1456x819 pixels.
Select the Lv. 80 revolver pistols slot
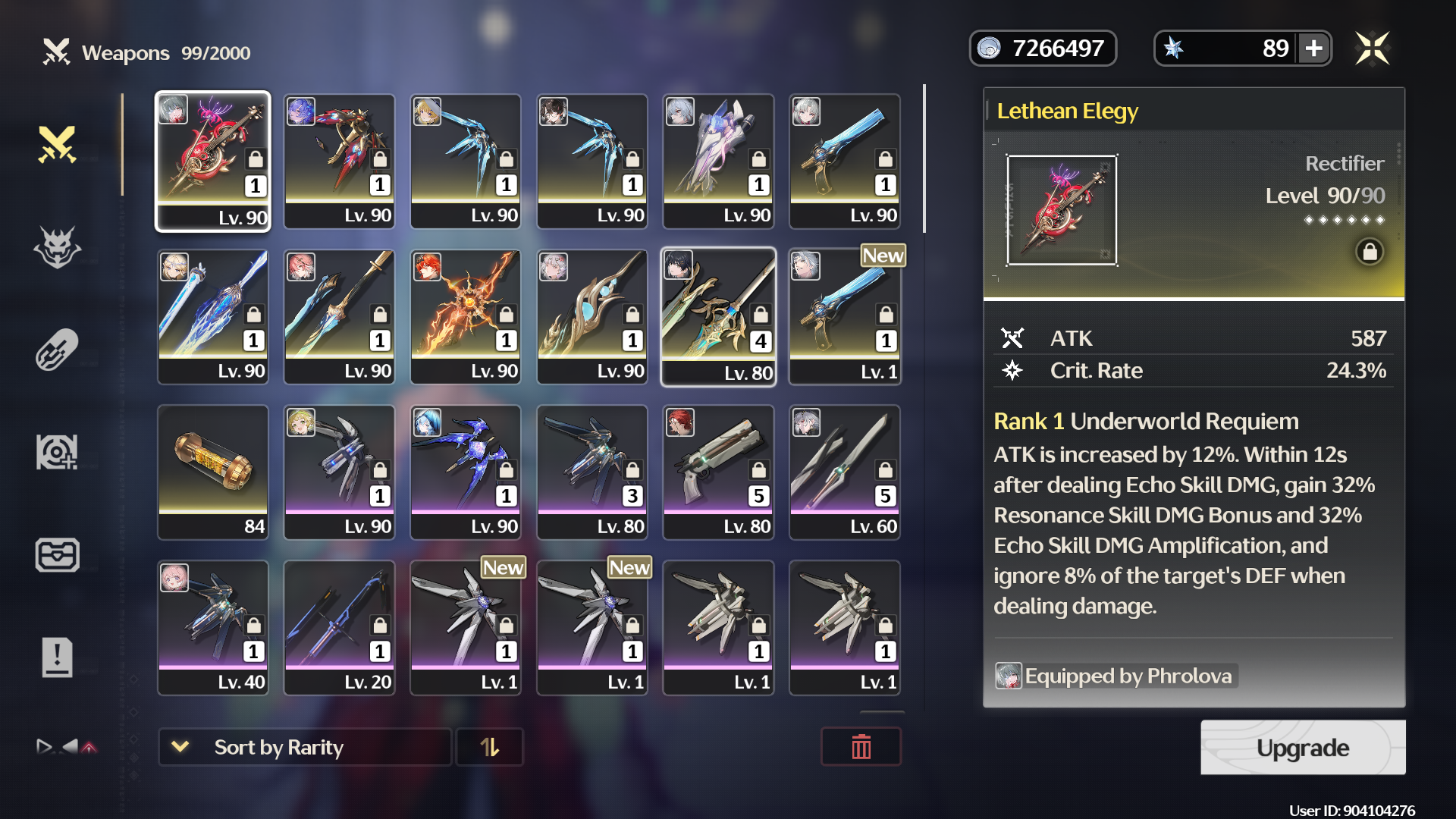(x=718, y=472)
